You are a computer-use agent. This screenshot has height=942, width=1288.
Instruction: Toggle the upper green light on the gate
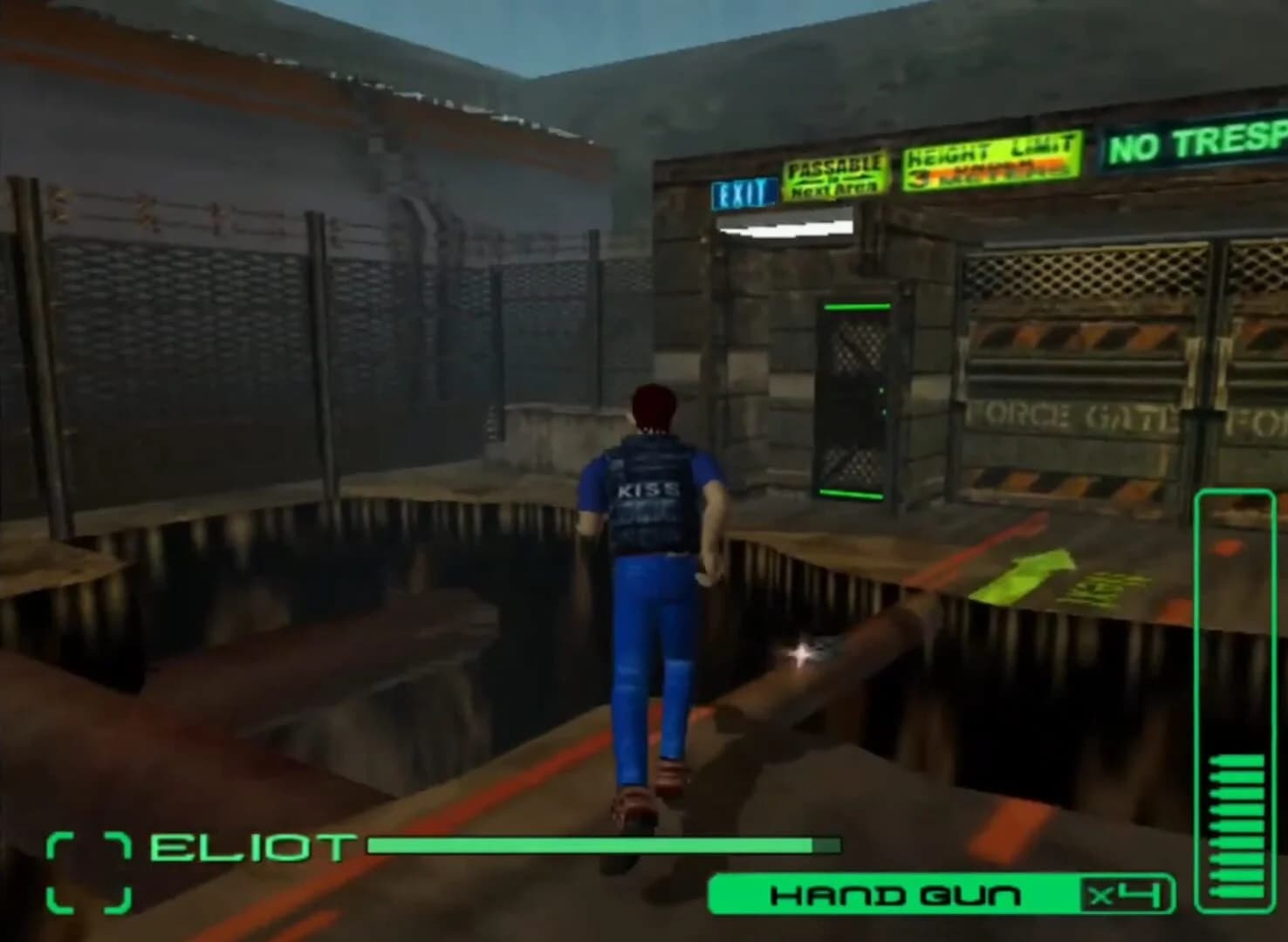(855, 307)
